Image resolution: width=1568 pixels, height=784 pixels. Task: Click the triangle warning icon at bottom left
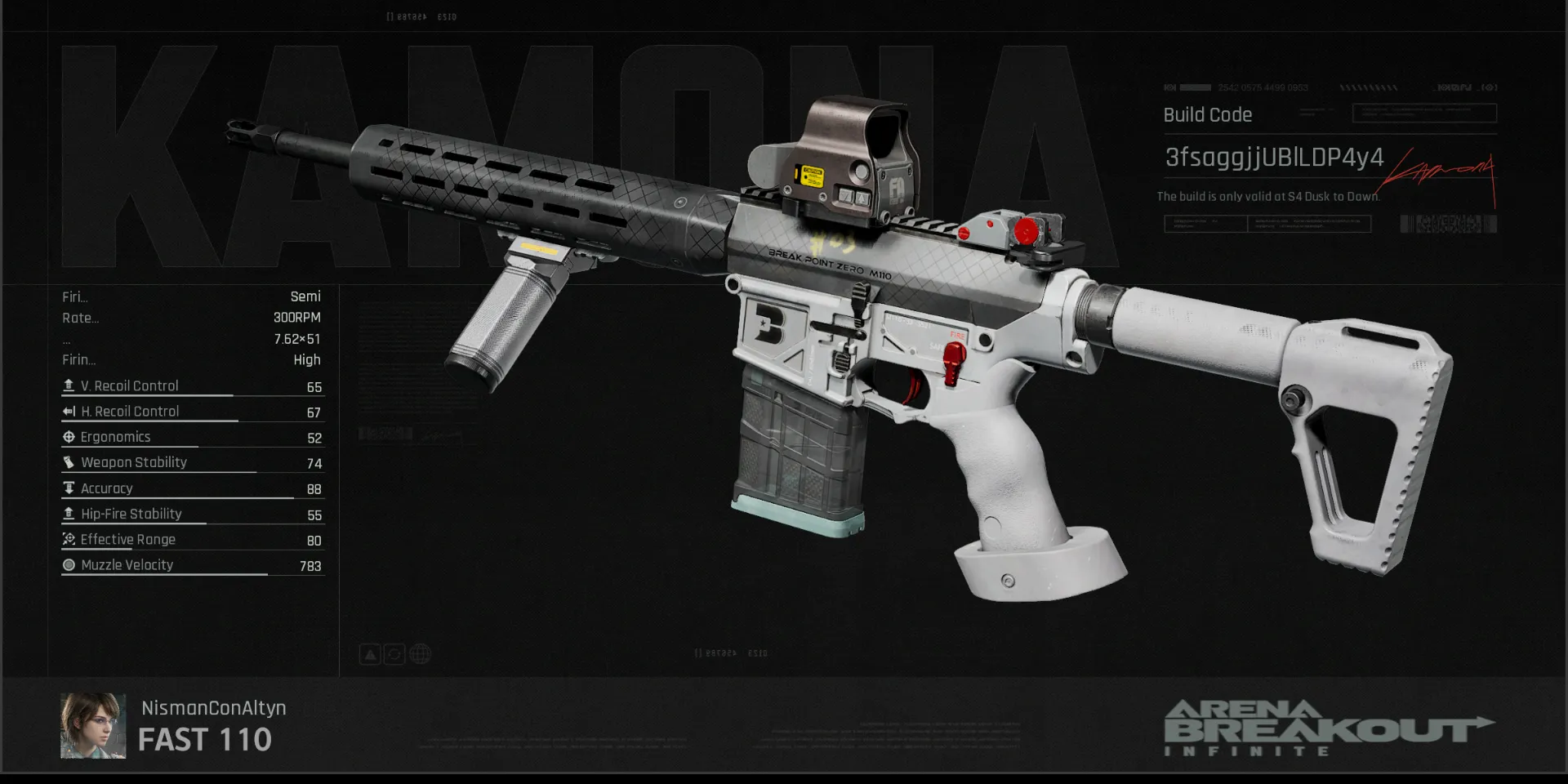pyautogui.click(x=370, y=653)
